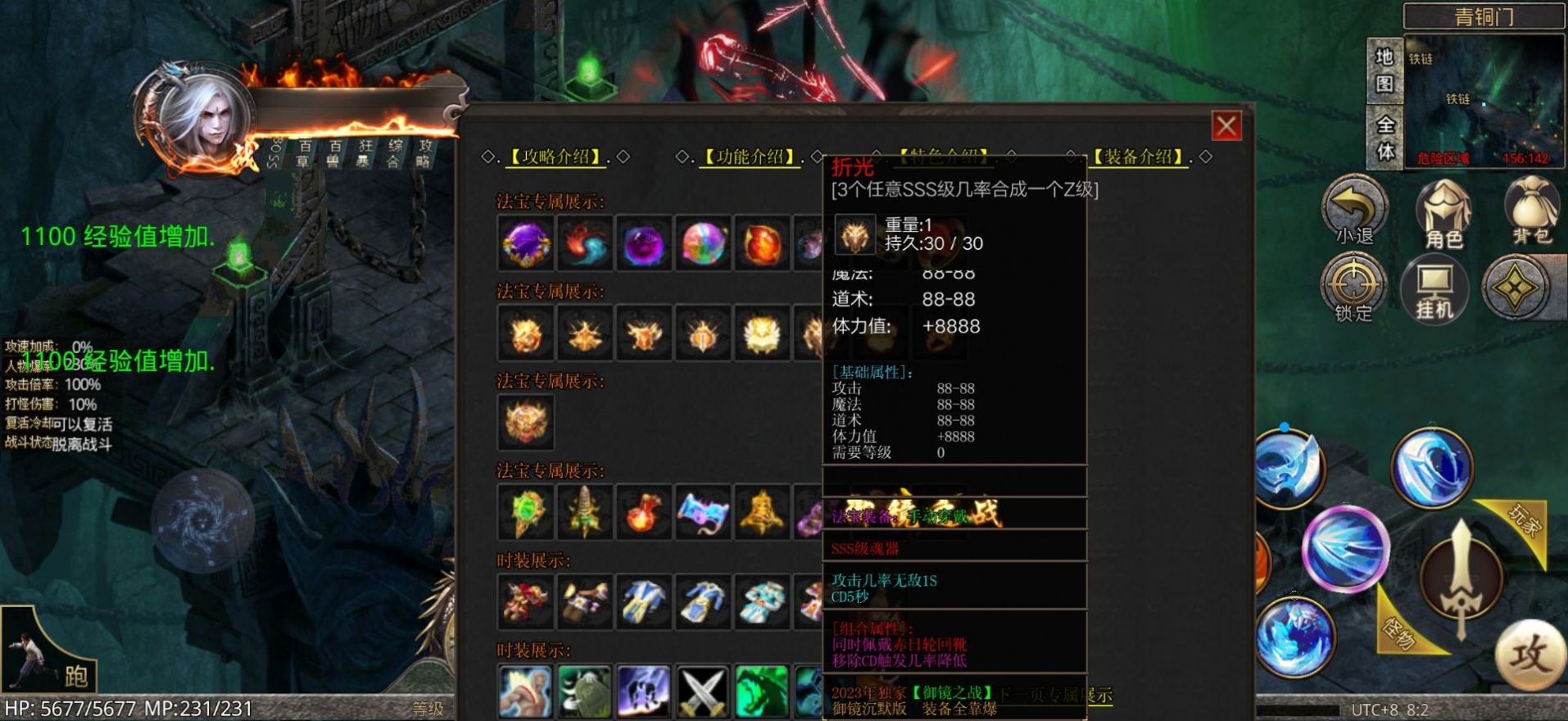Click the 地图 map button
This screenshot has height=721, width=1568.
pyautogui.click(x=1384, y=70)
